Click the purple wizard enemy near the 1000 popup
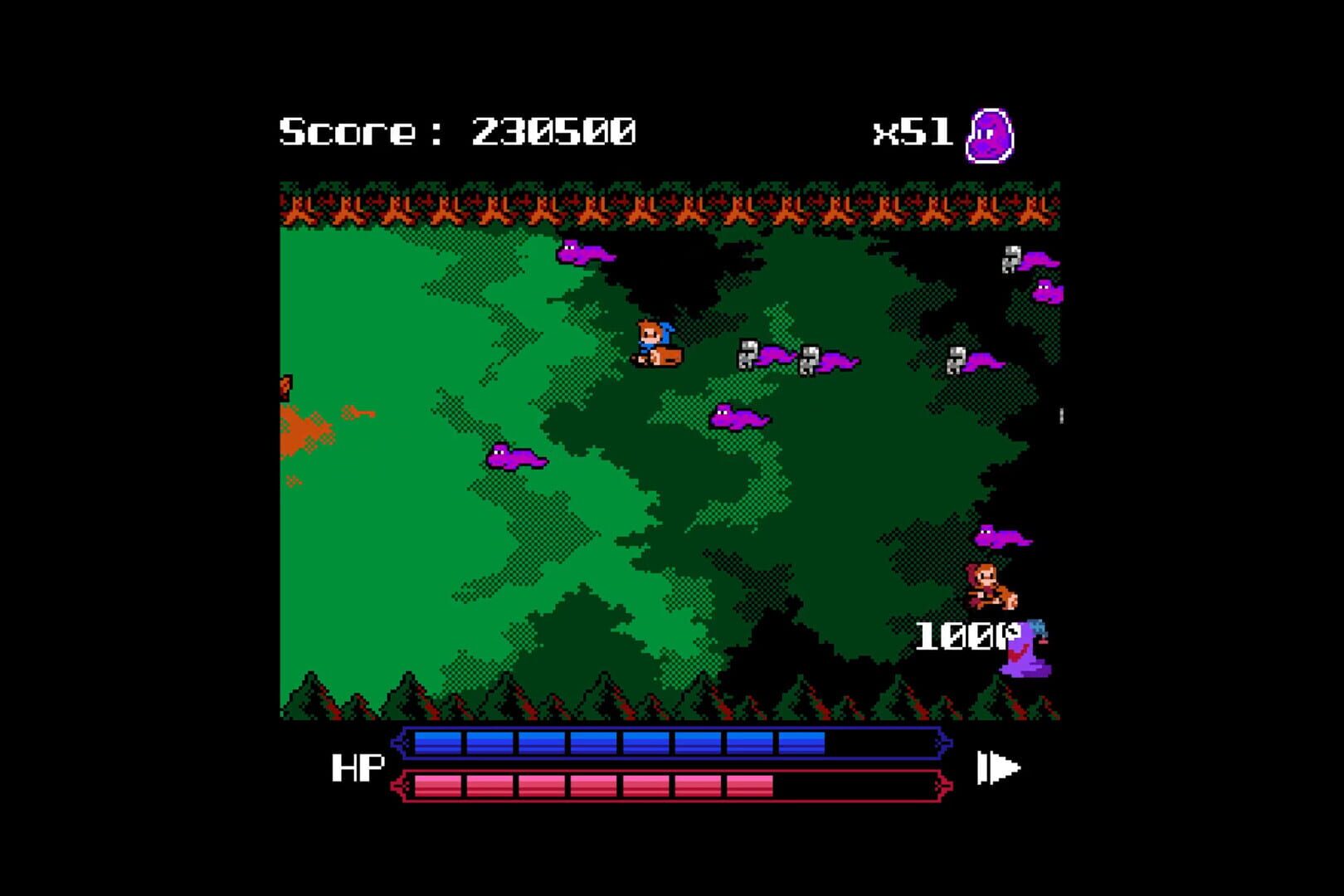Screen dimensions: 1344x896 (x=1026, y=651)
